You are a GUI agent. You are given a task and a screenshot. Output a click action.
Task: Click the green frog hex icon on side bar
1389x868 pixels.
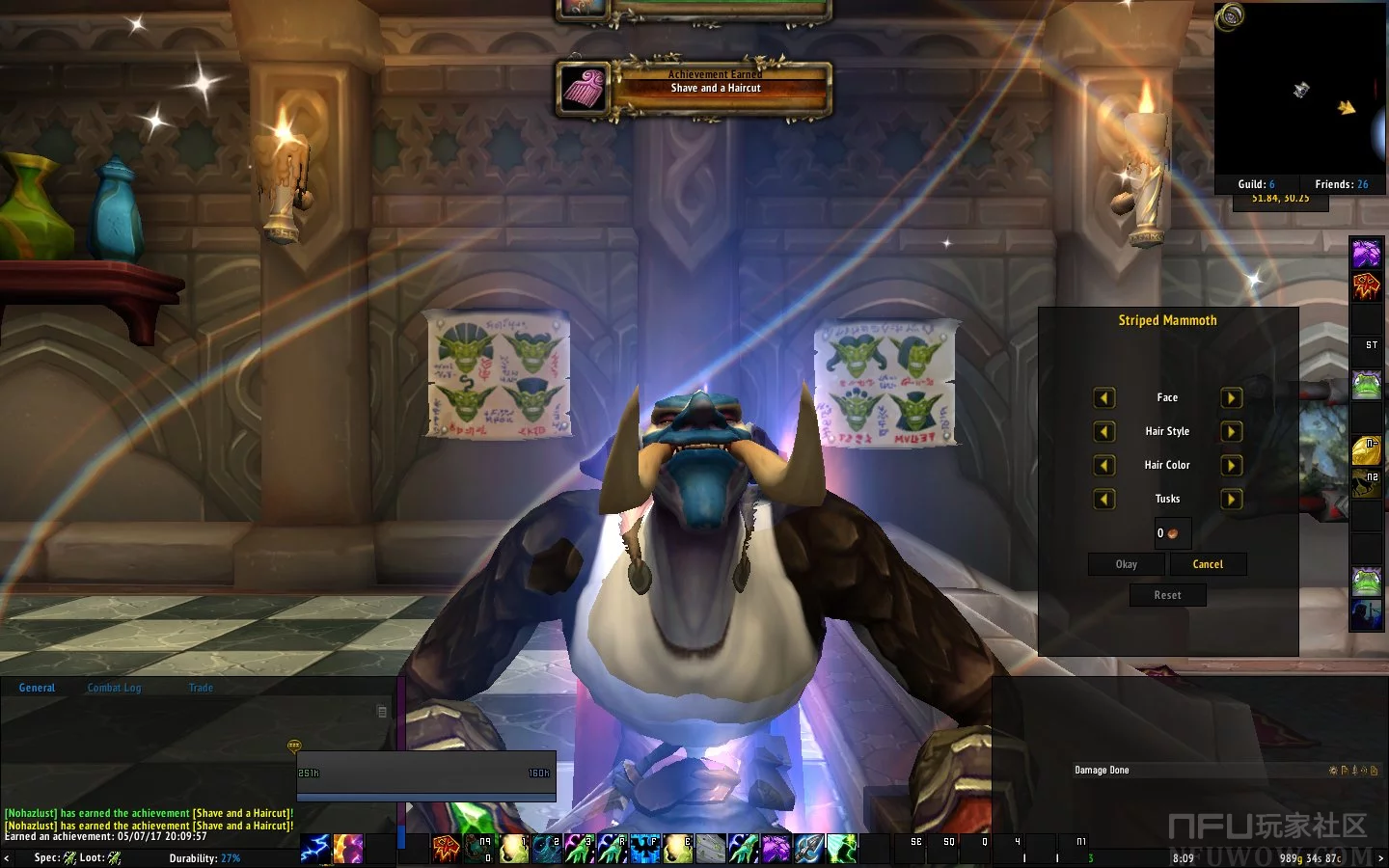1366,385
